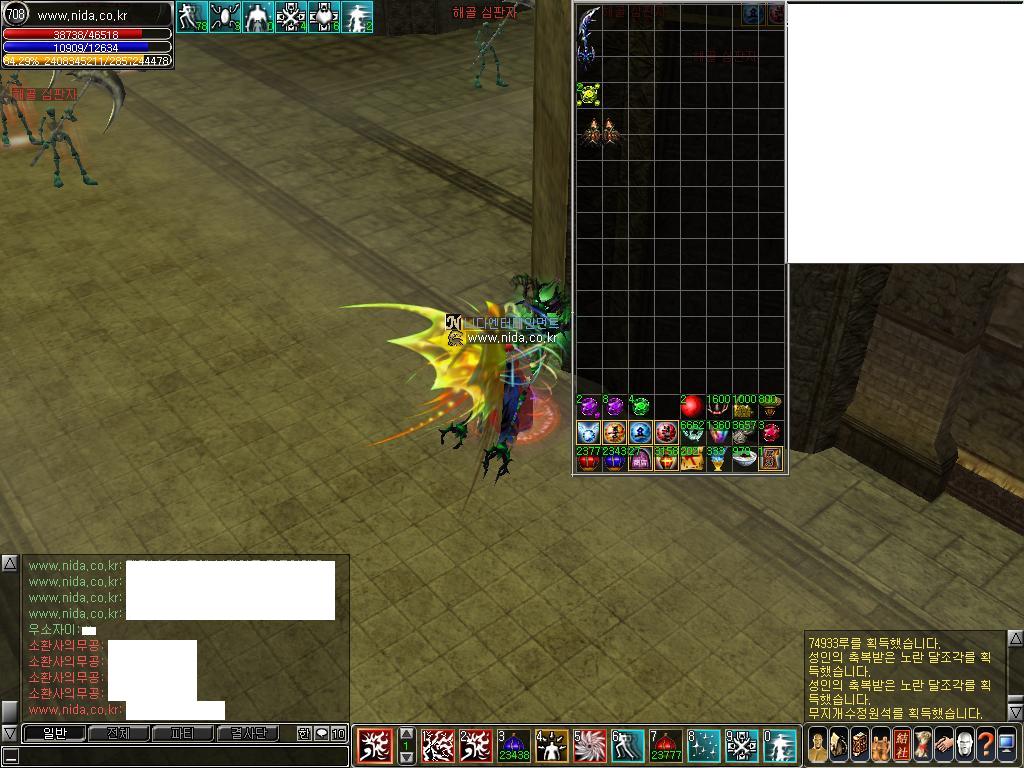Activate the spiral swirl skill in slot 5
Image resolution: width=1024 pixels, height=768 pixels.
(x=590, y=746)
